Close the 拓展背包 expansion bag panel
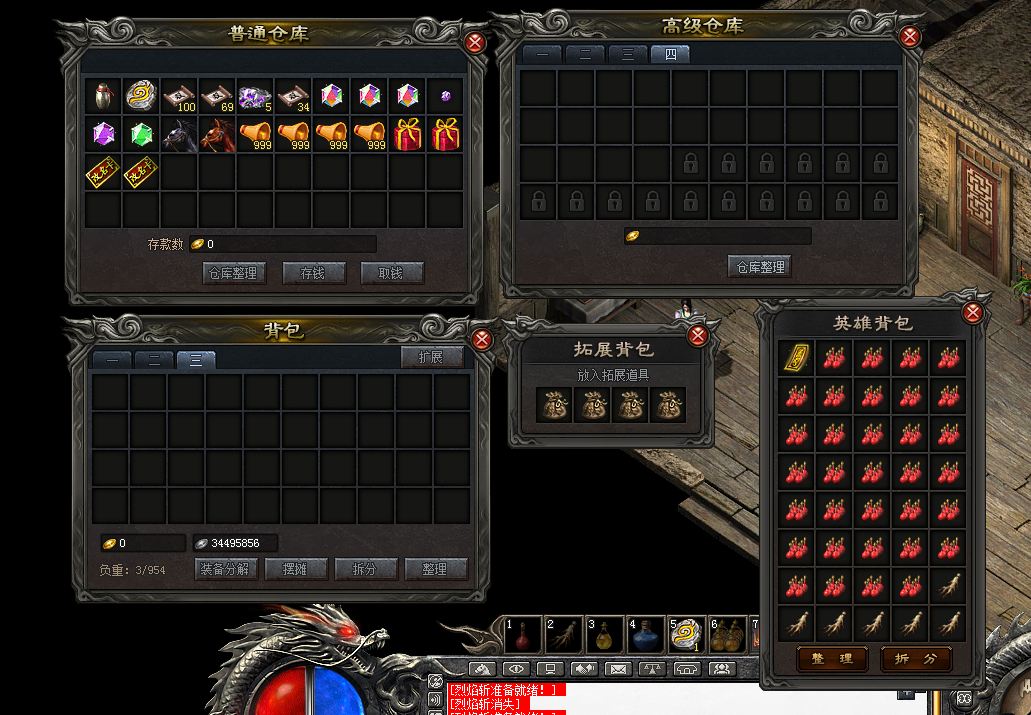 pos(699,336)
